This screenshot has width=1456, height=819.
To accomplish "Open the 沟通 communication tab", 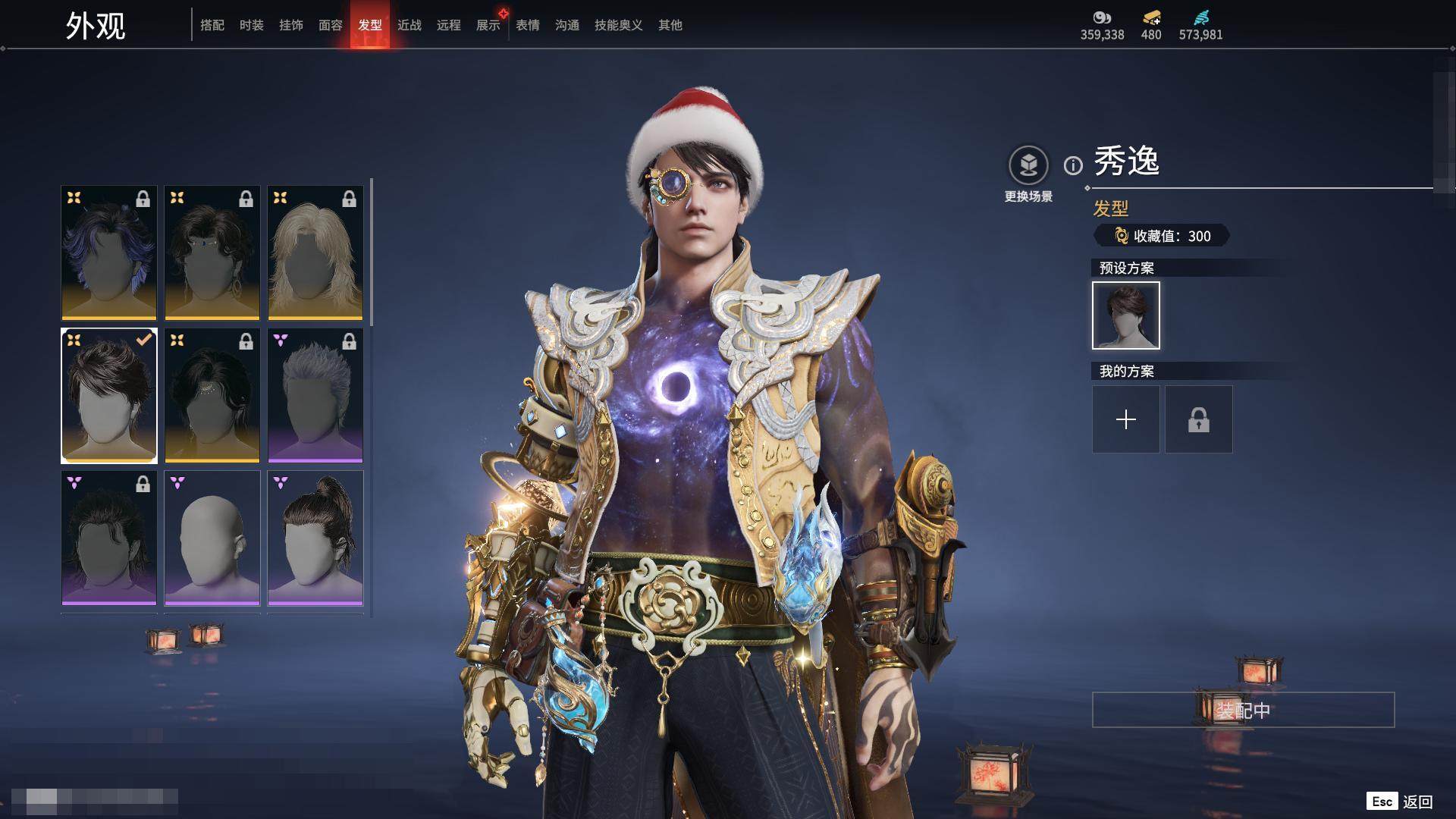I will [567, 25].
